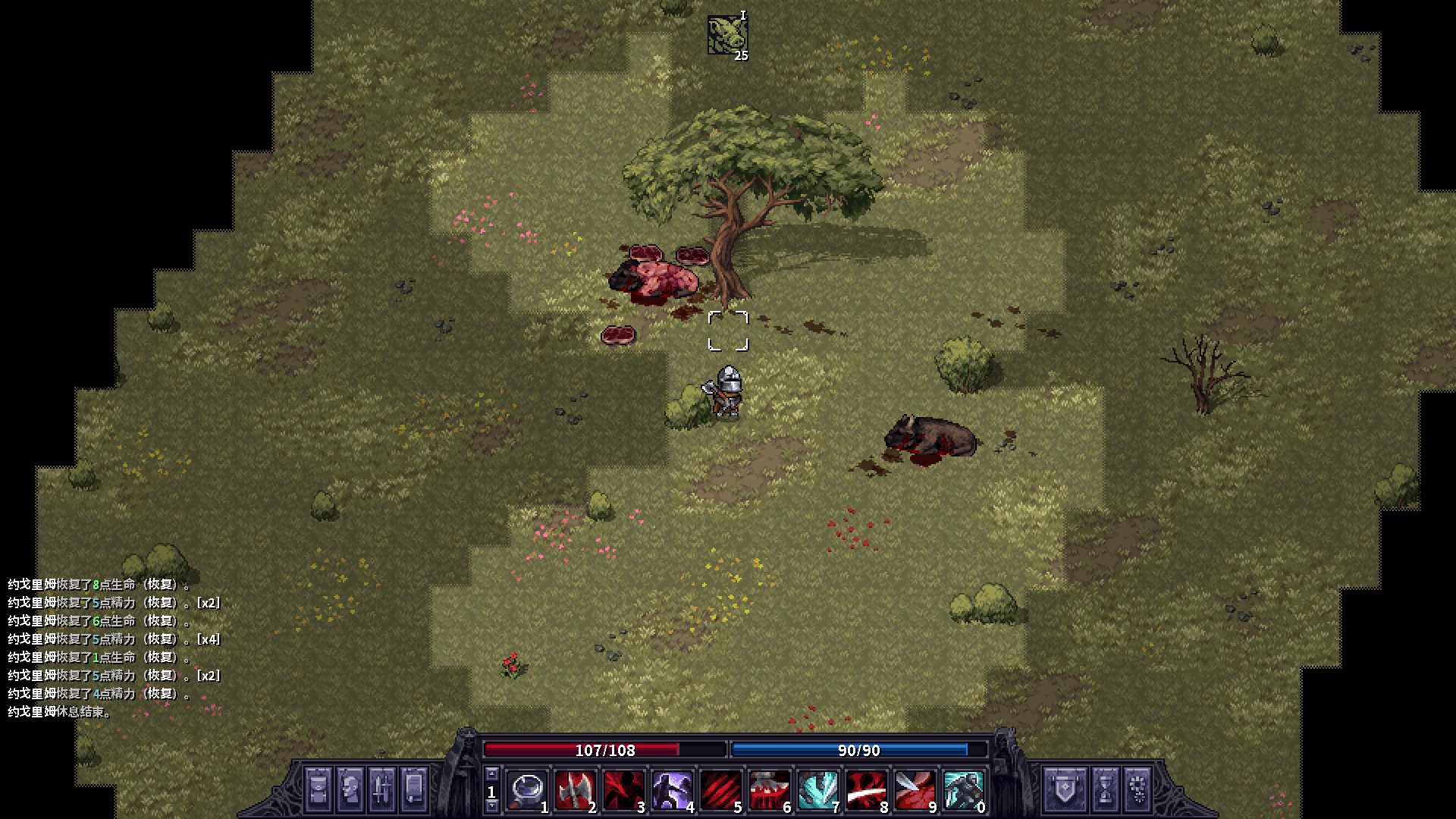Open the crossed swords skills menu
This screenshot has width=1456, height=819.
click(382, 789)
